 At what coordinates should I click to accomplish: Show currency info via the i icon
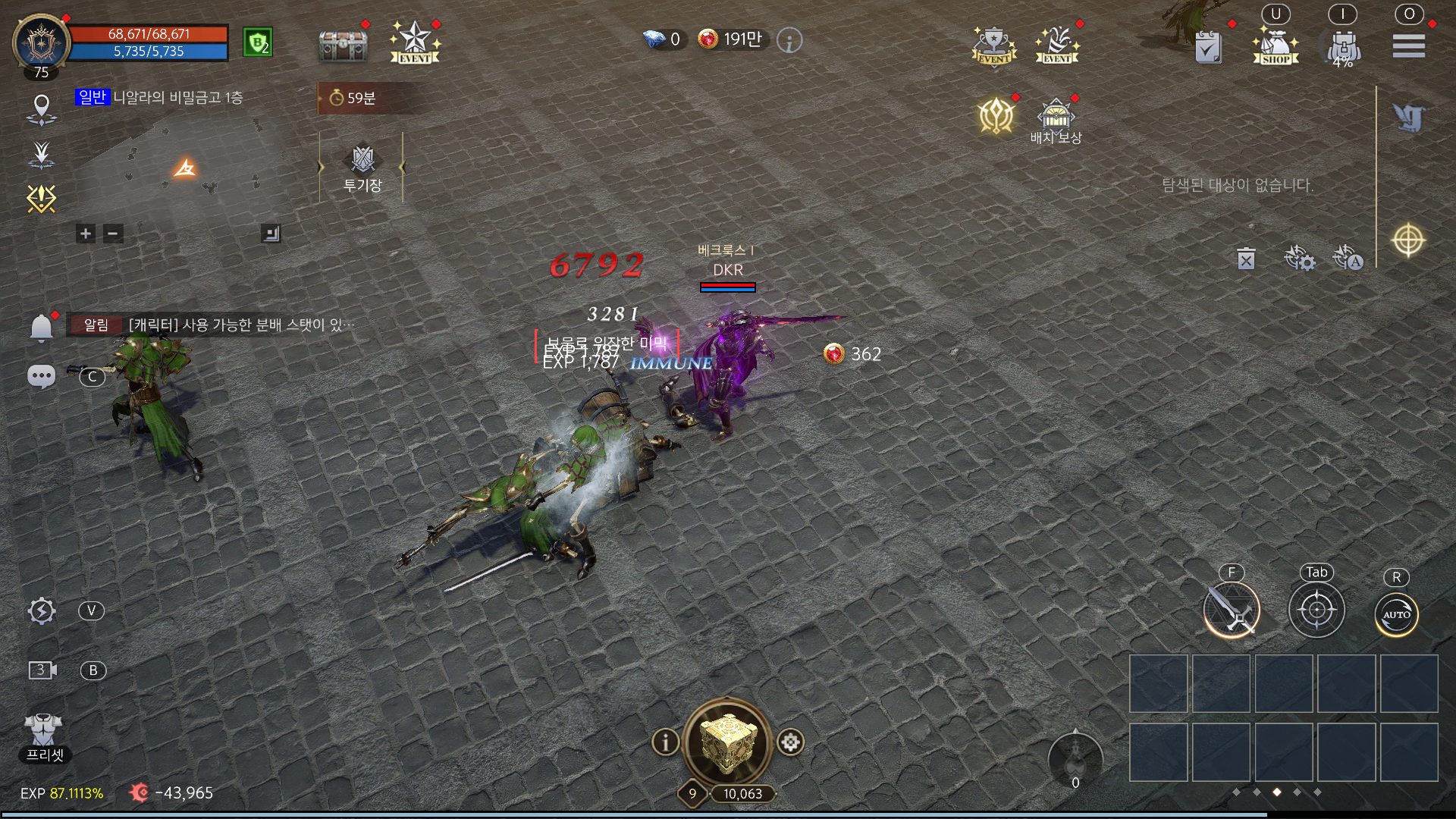[x=789, y=40]
